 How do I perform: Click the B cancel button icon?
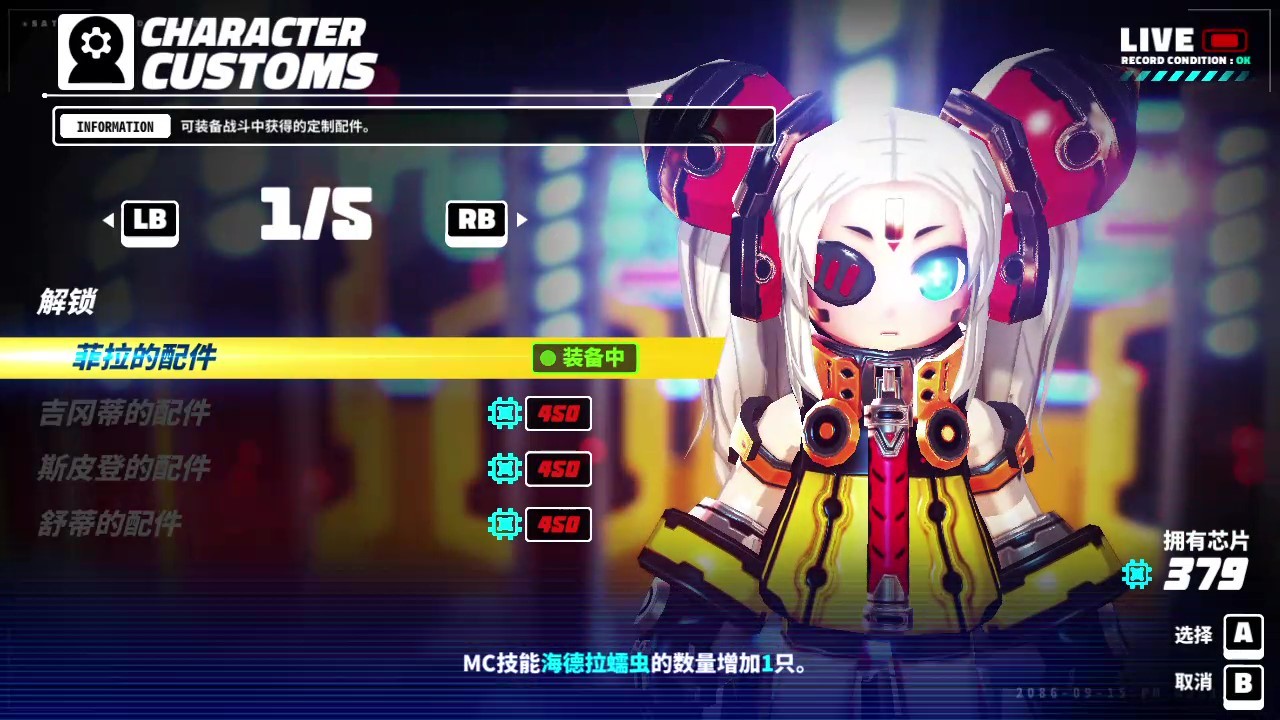[1243, 686]
